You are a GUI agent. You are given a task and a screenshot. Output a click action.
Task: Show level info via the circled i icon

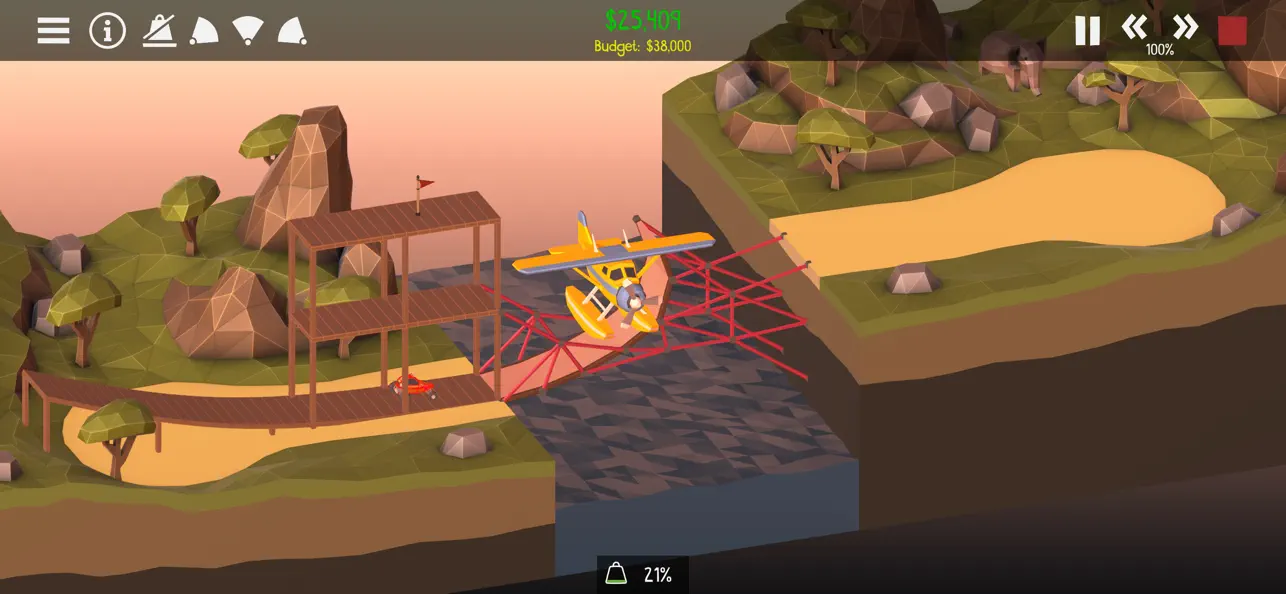(107, 30)
